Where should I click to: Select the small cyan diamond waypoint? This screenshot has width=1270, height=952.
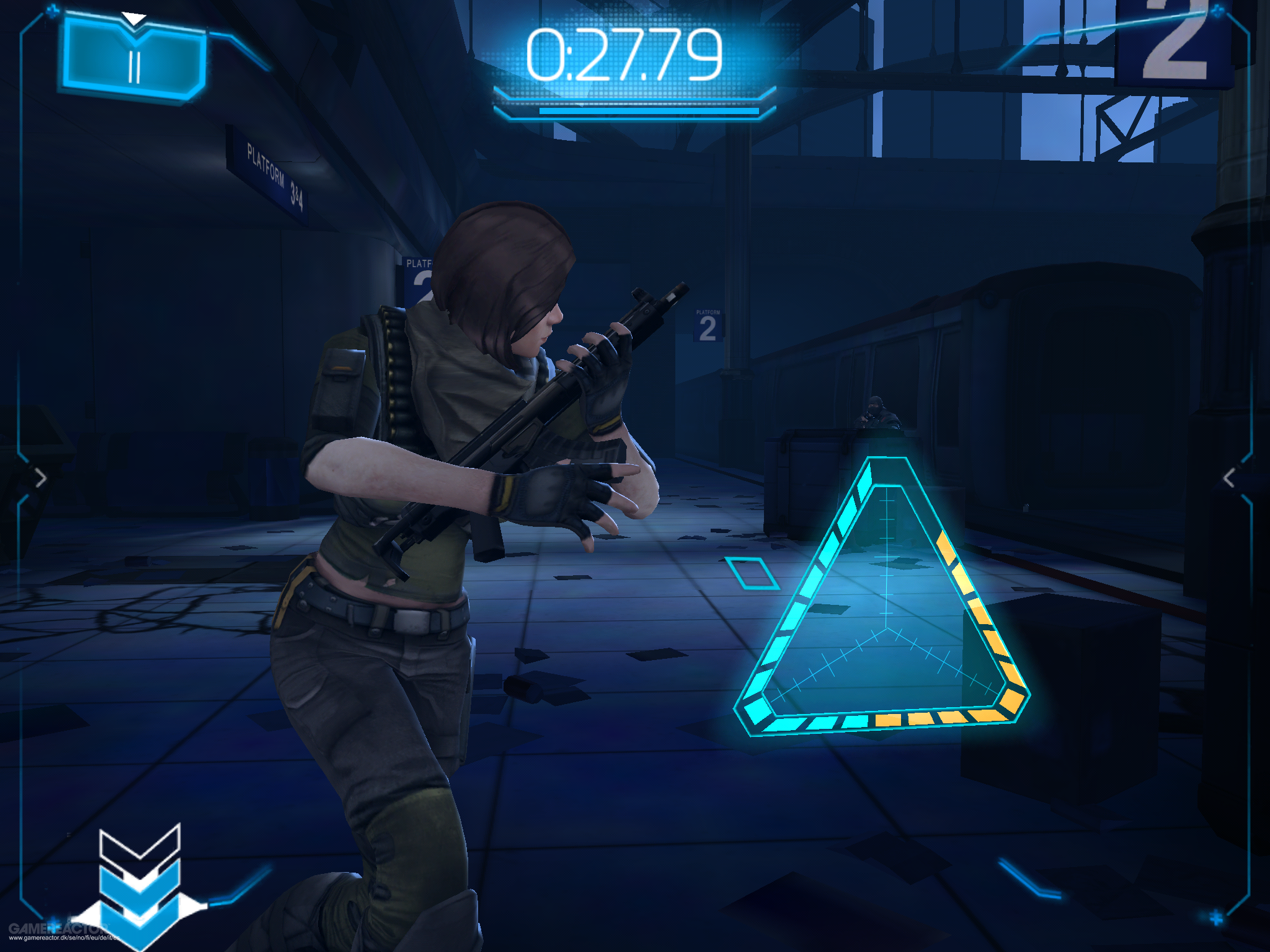[x=752, y=573]
